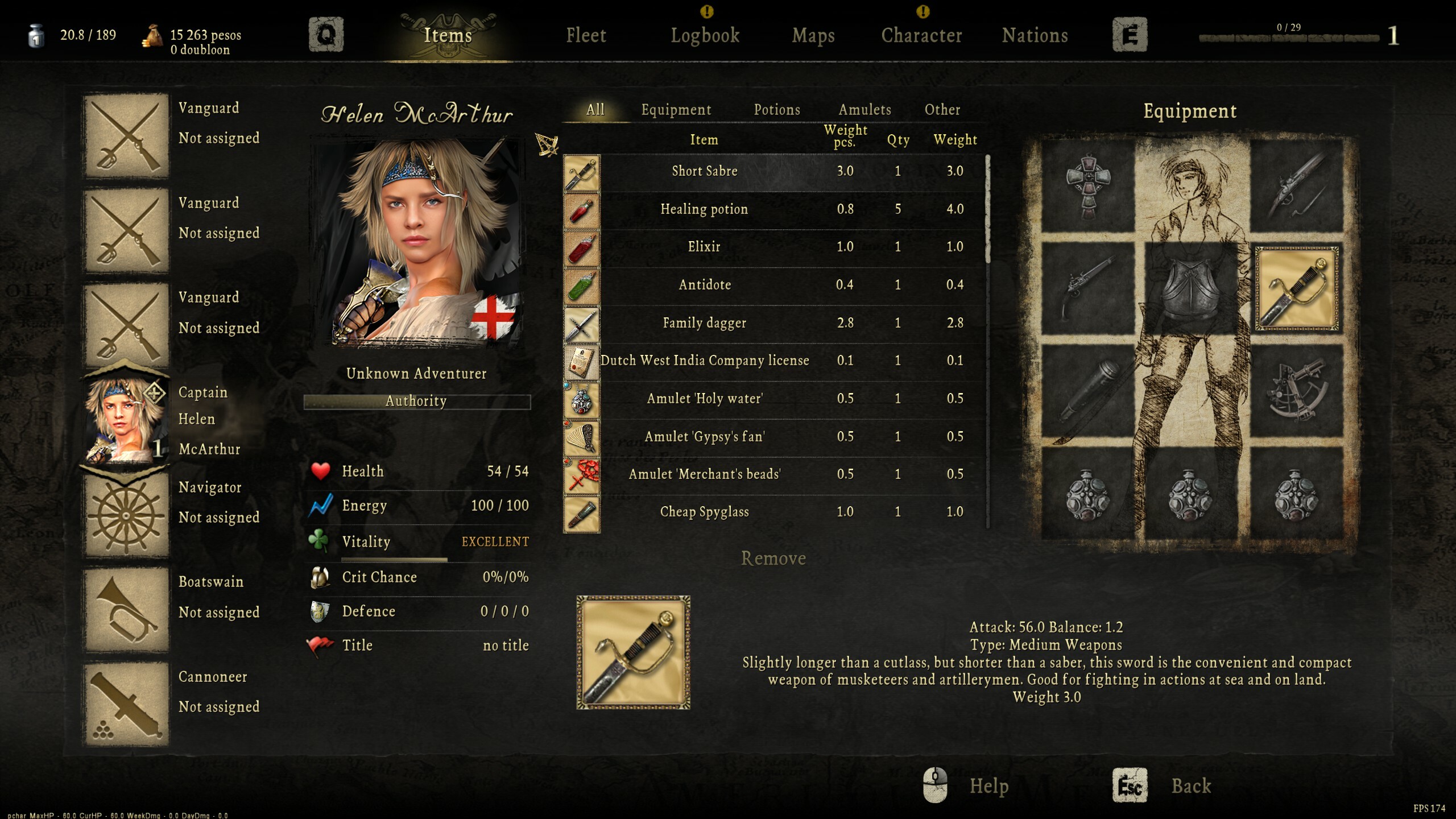Image resolution: width=1456 pixels, height=819 pixels.
Task: Switch to the Logbook tab
Action: point(705,36)
